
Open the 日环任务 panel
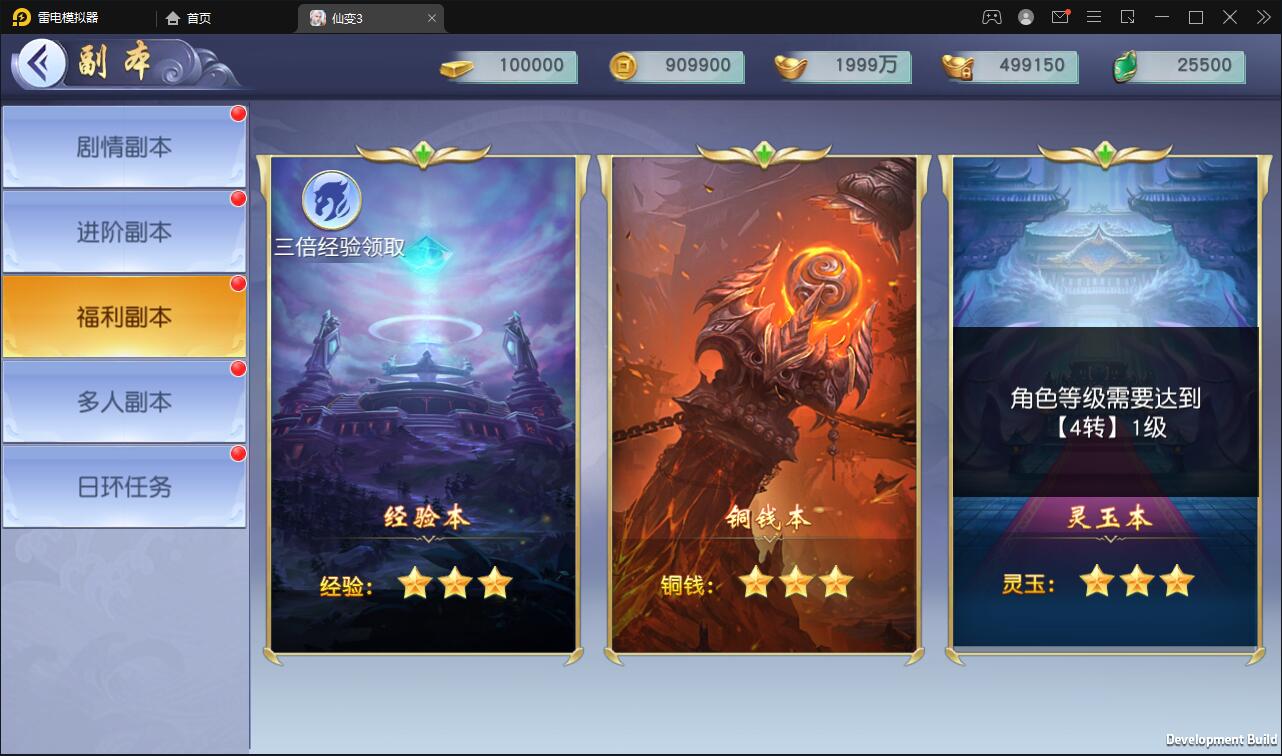click(122, 487)
